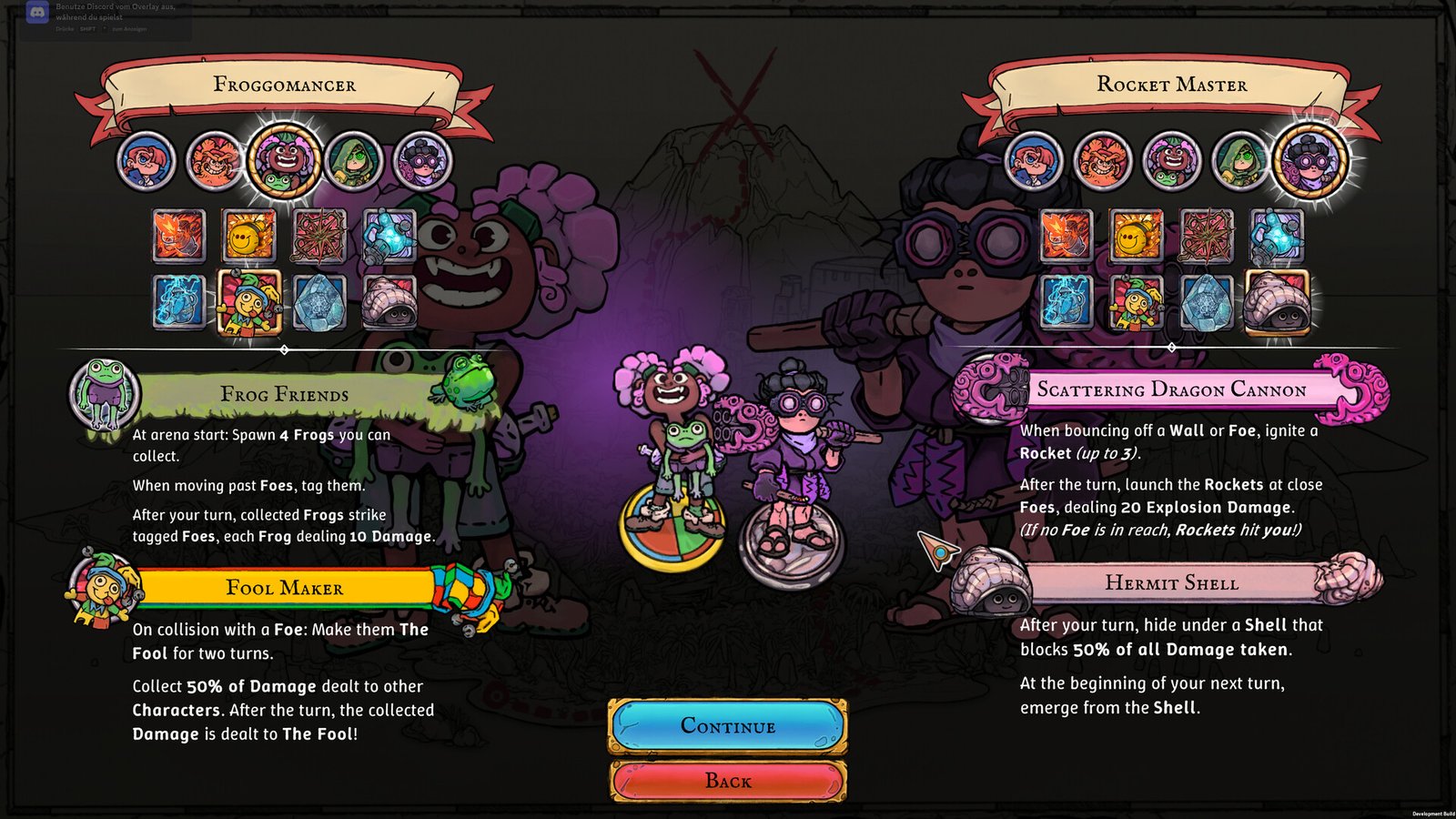Image resolution: width=1456 pixels, height=819 pixels.
Task: Choose the flaming gauntlet ability in the left panel
Action: pyautogui.click(x=178, y=236)
